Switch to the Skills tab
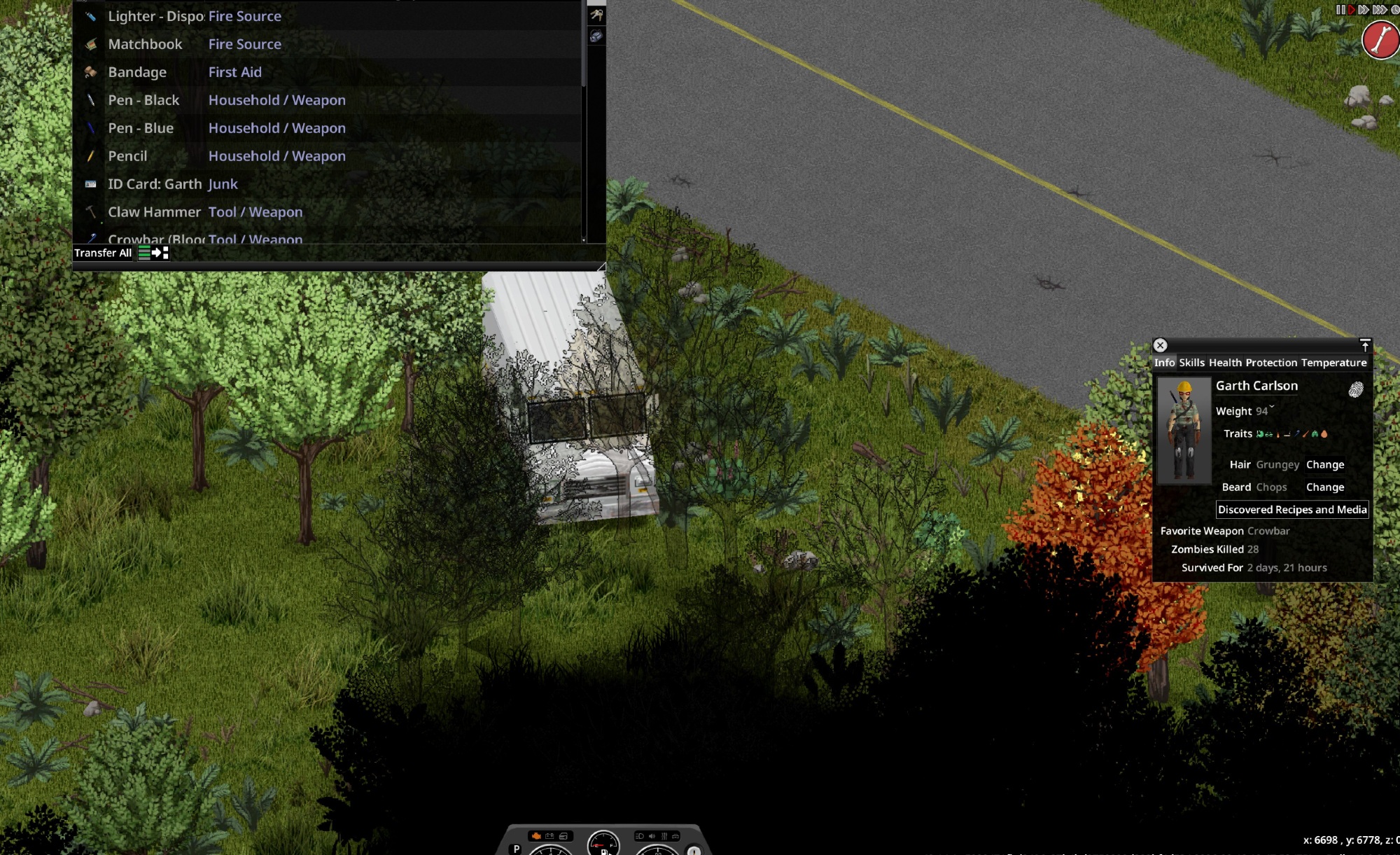This screenshot has height=855, width=1400. click(x=1191, y=363)
